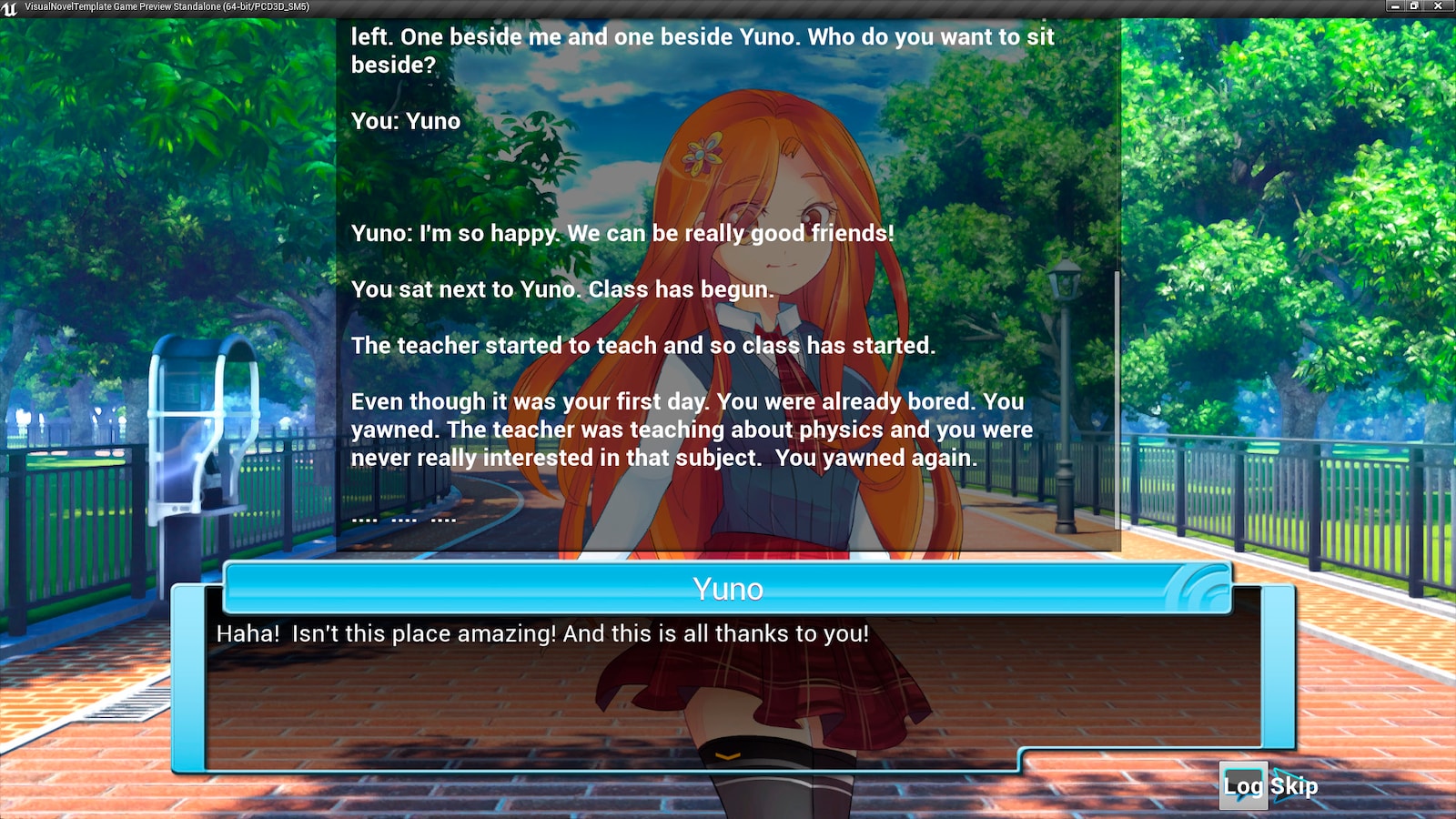
Task: Click Yuno's line 'Haha! Isn't this place amazing!'
Action: (542, 634)
